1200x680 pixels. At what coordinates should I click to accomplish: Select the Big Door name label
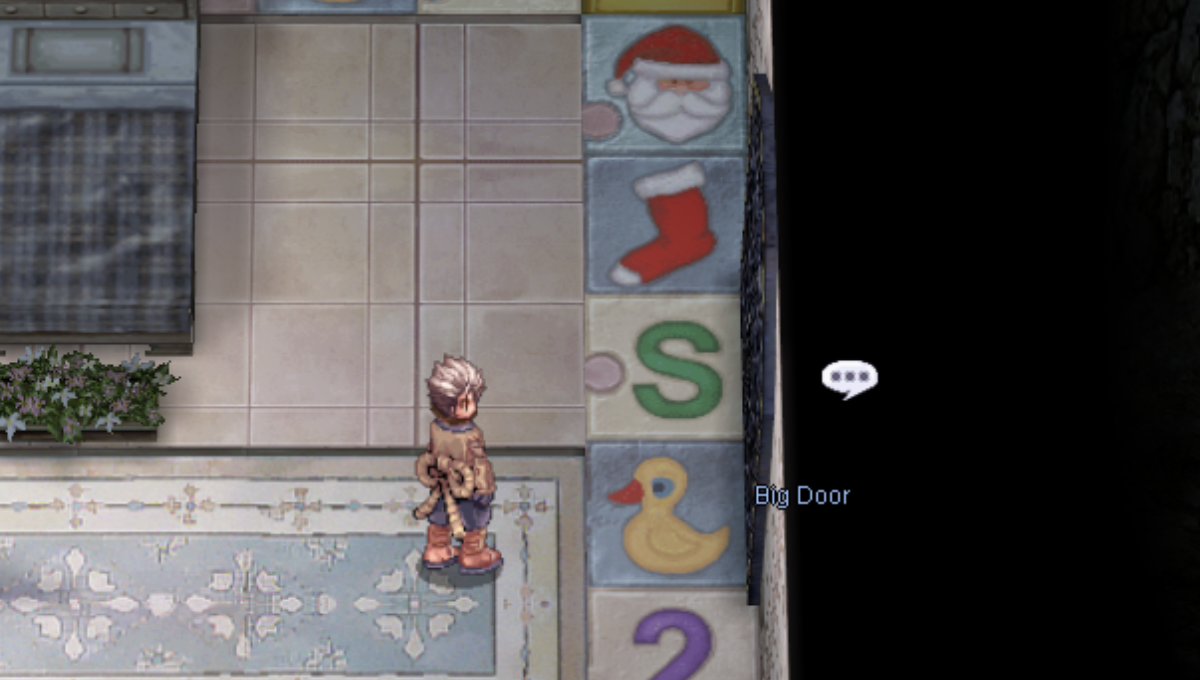tap(802, 495)
